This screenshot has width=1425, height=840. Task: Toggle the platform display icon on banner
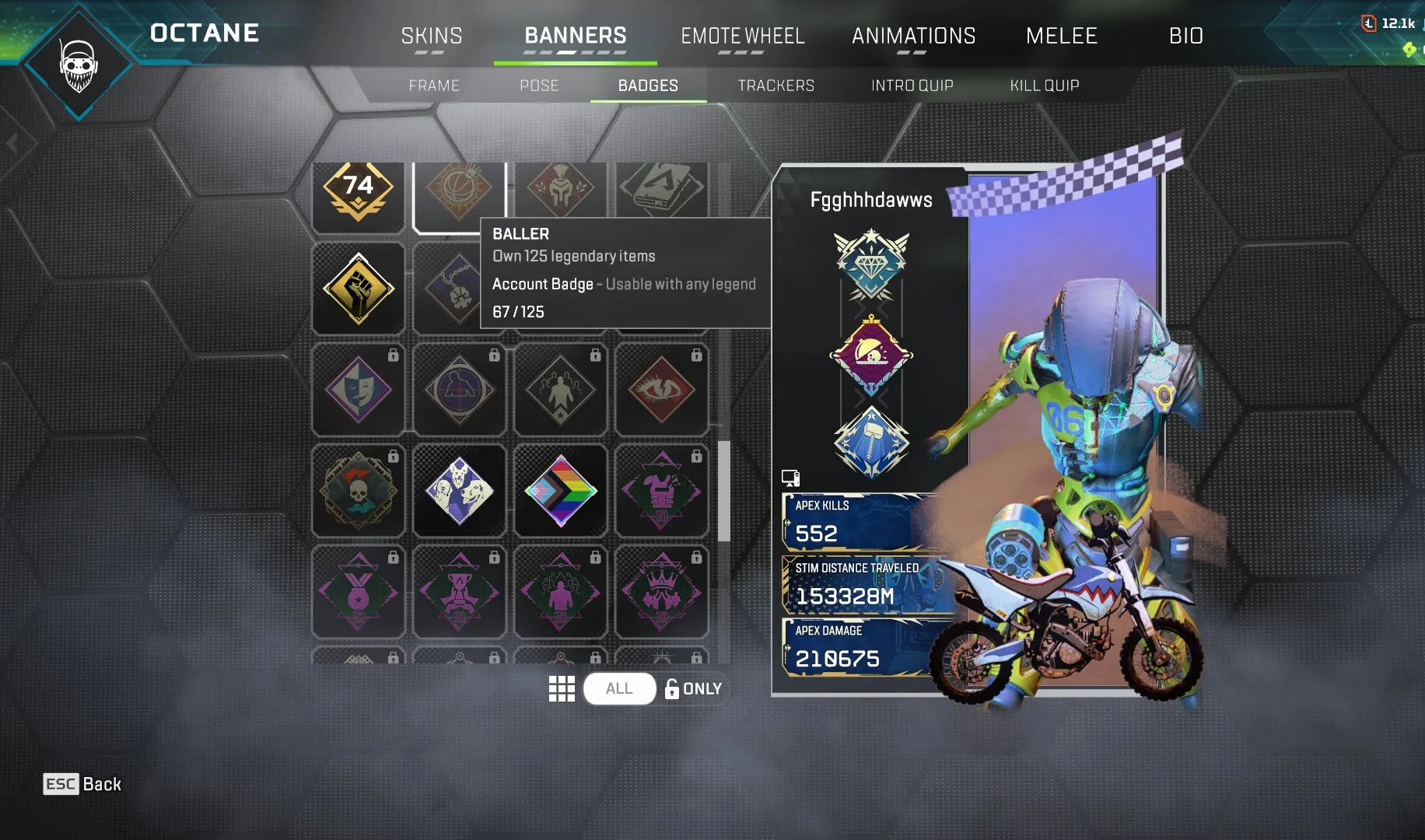click(790, 478)
